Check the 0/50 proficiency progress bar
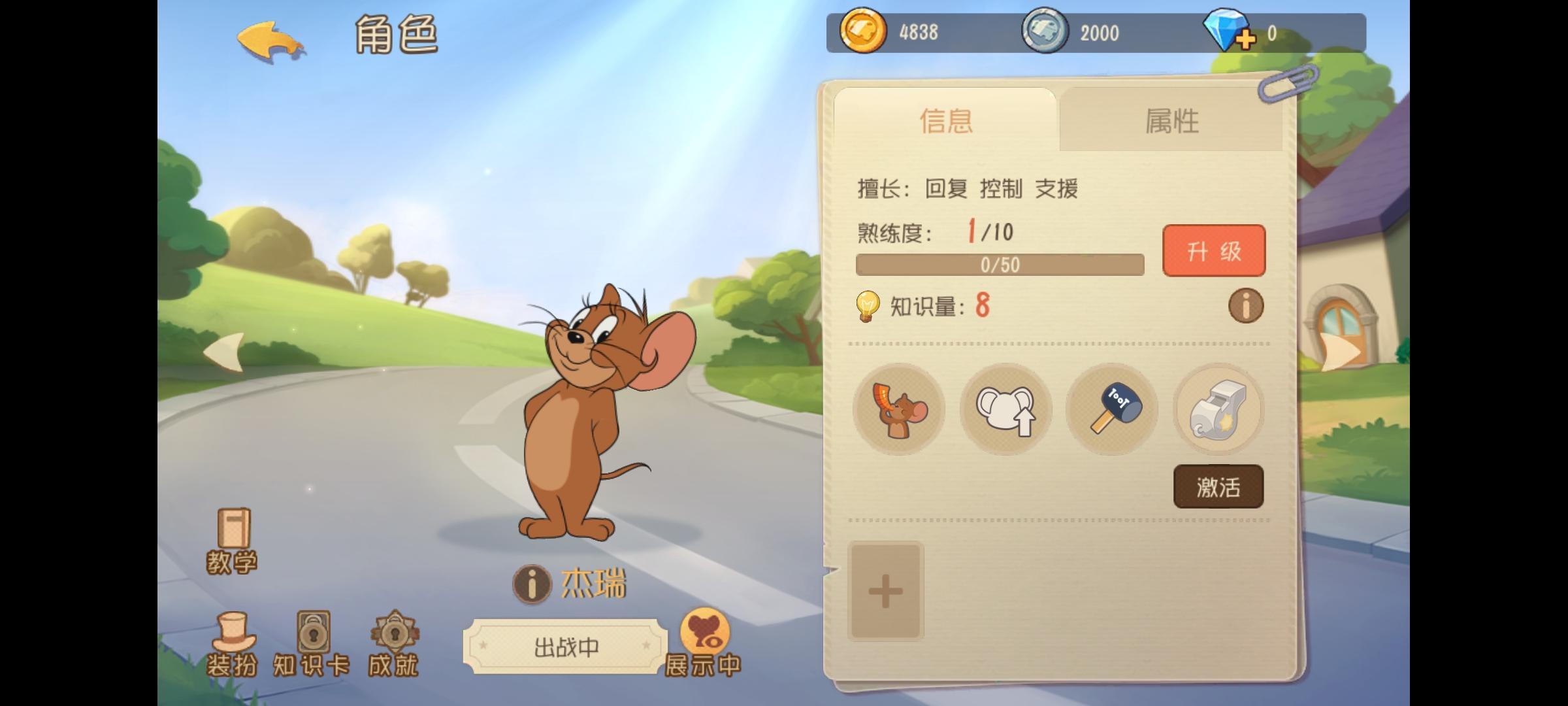The image size is (1568, 706). [1000, 265]
